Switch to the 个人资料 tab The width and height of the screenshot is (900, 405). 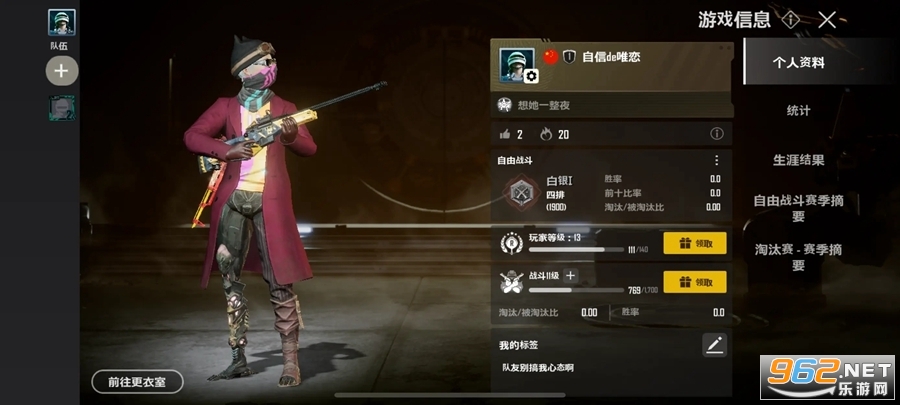click(x=797, y=62)
